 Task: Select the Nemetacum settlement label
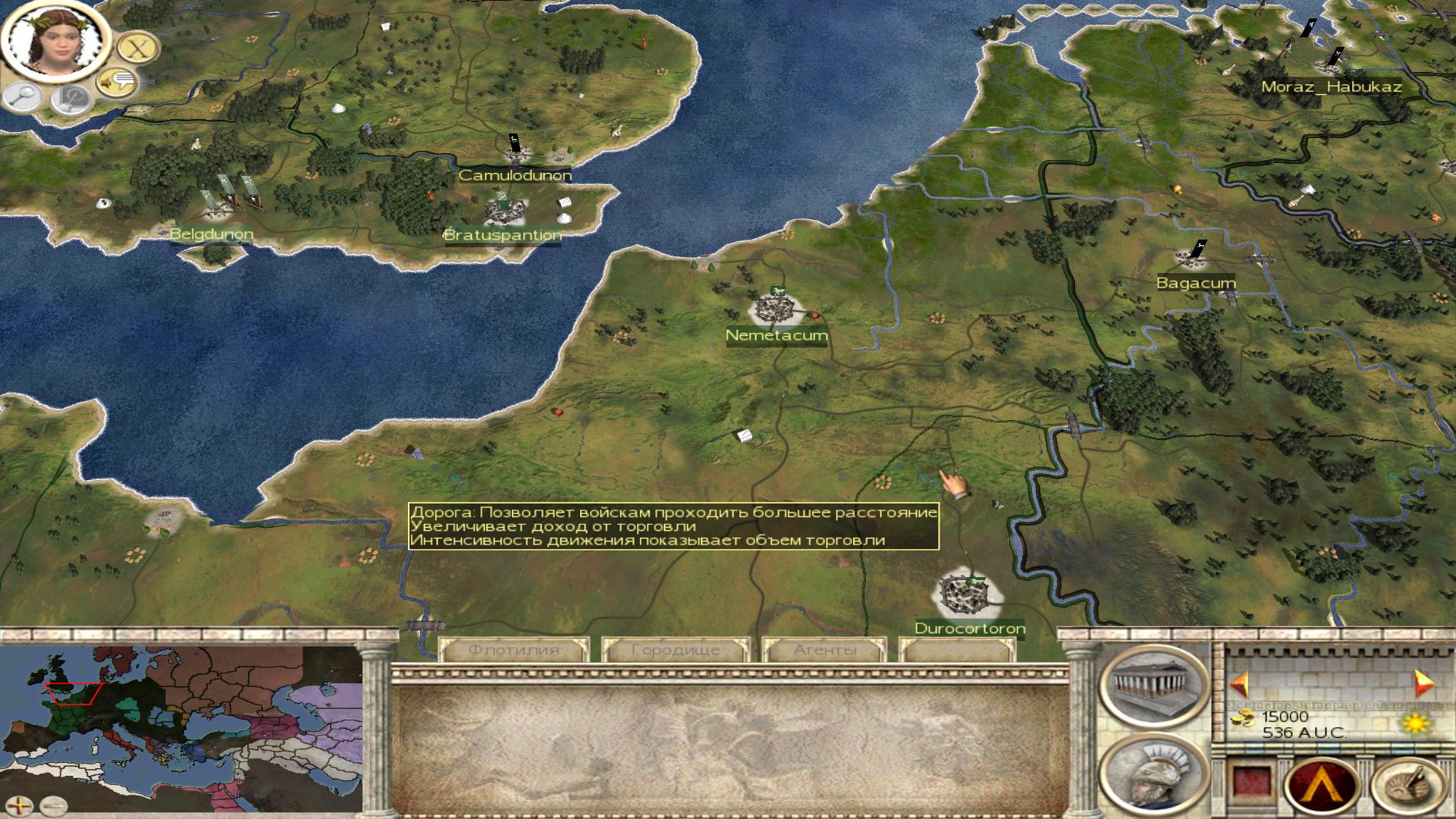[x=777, y=335]
